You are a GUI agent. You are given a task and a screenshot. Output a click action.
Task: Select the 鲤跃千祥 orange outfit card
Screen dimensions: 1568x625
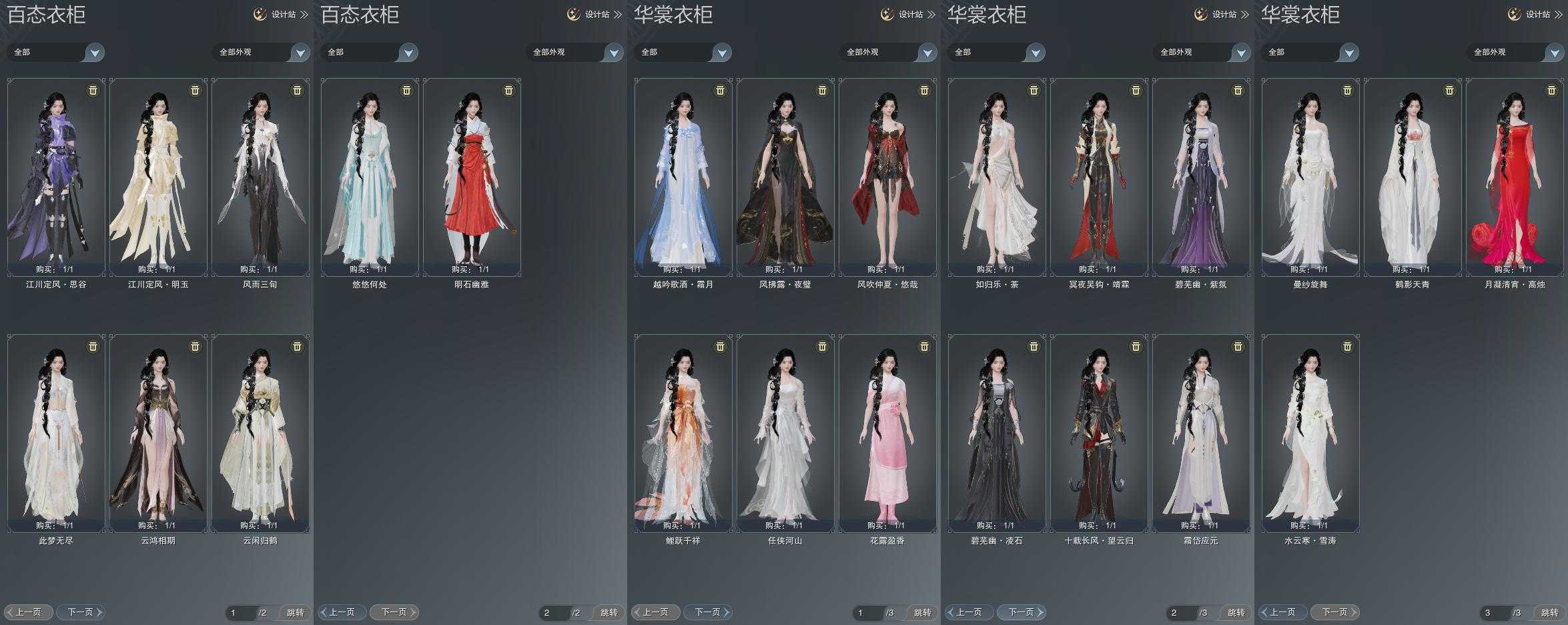[x=683, y=433]
